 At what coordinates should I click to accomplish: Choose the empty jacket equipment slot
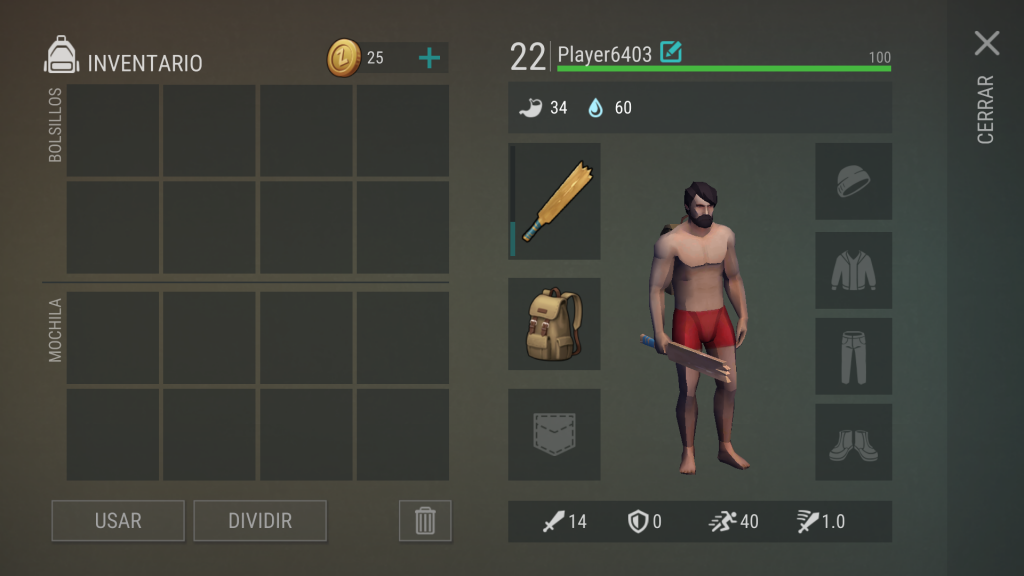[853, 270]
